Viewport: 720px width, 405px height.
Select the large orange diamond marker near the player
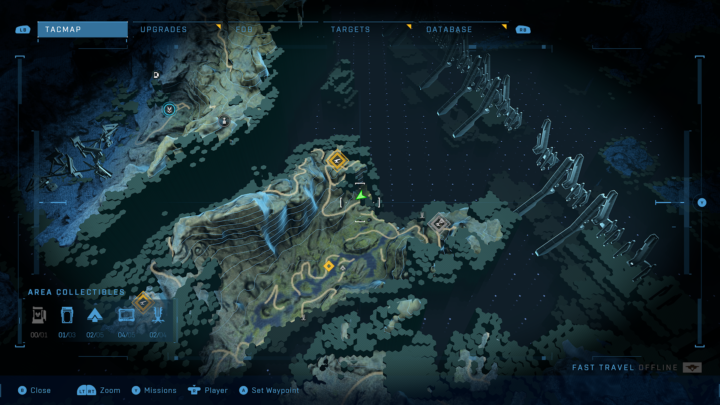[x=337, y=159]
